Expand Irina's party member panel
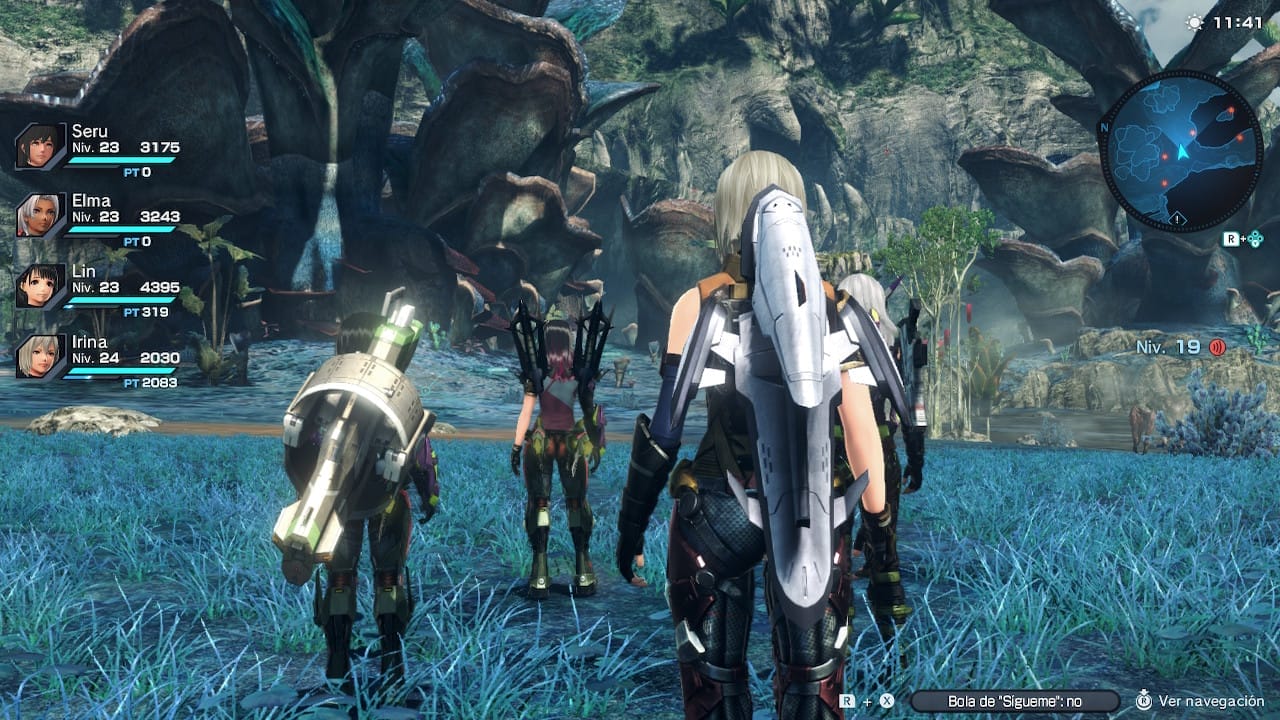This screenshot has width=1280, height=720. tap(100, 355)
